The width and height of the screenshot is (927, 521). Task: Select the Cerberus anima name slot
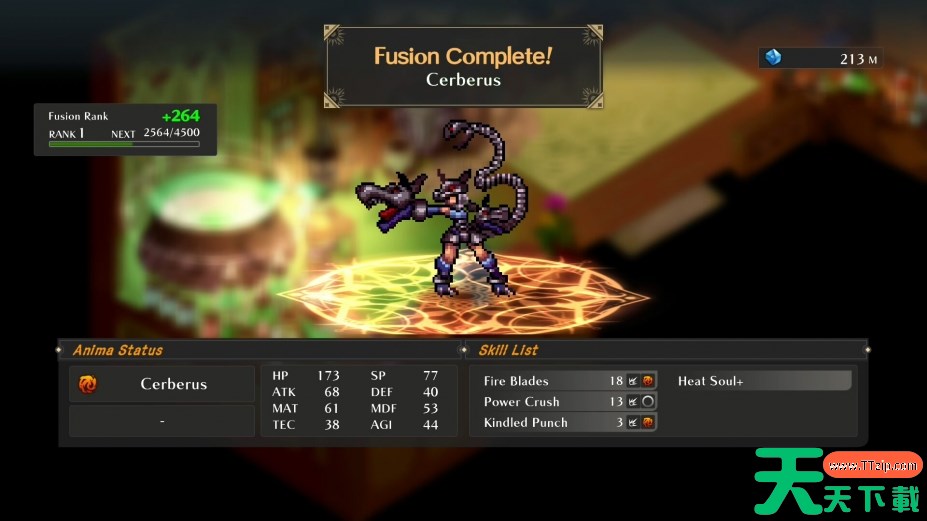162,384
